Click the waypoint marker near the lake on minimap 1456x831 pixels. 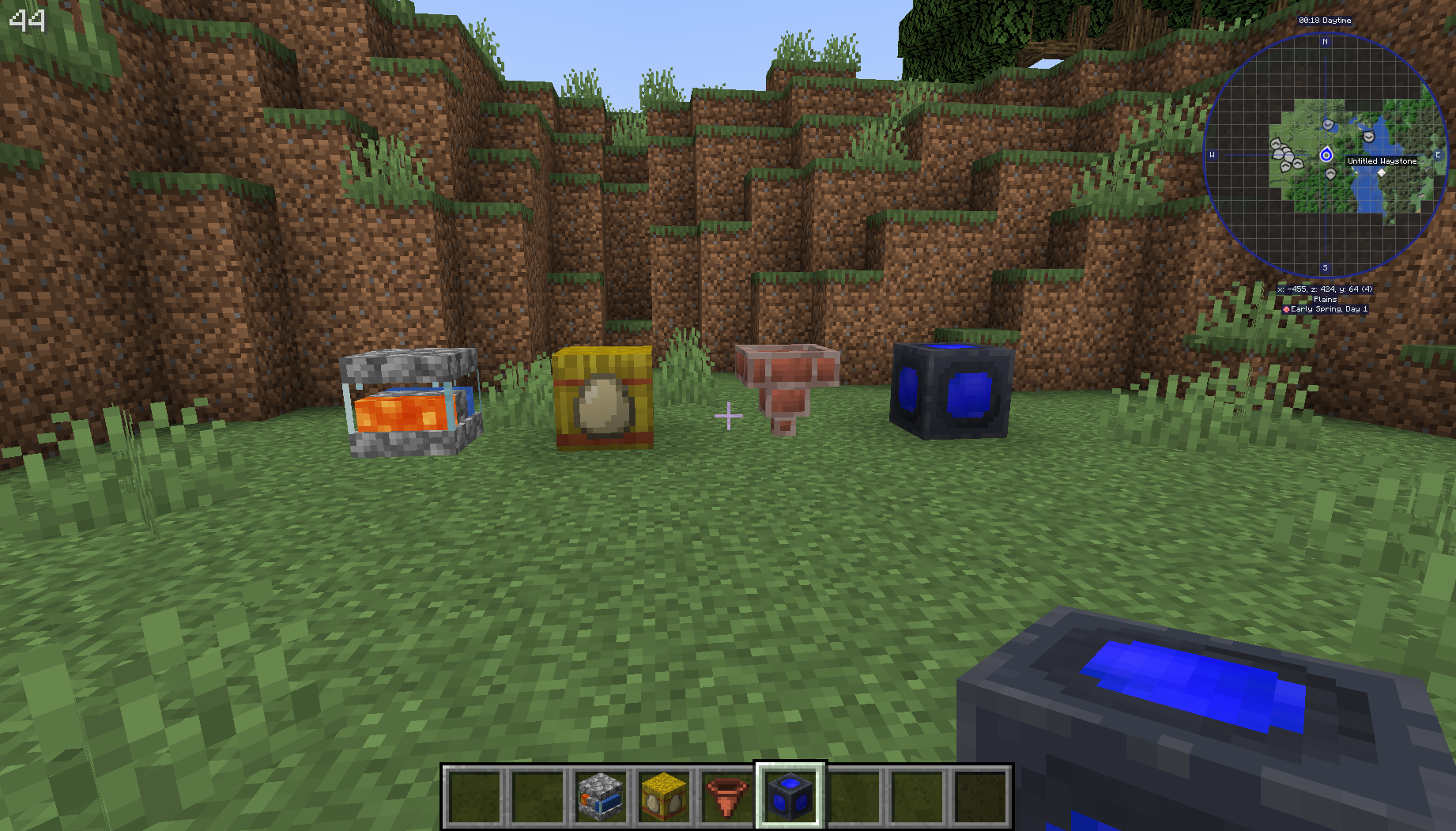pos(1368,135)
